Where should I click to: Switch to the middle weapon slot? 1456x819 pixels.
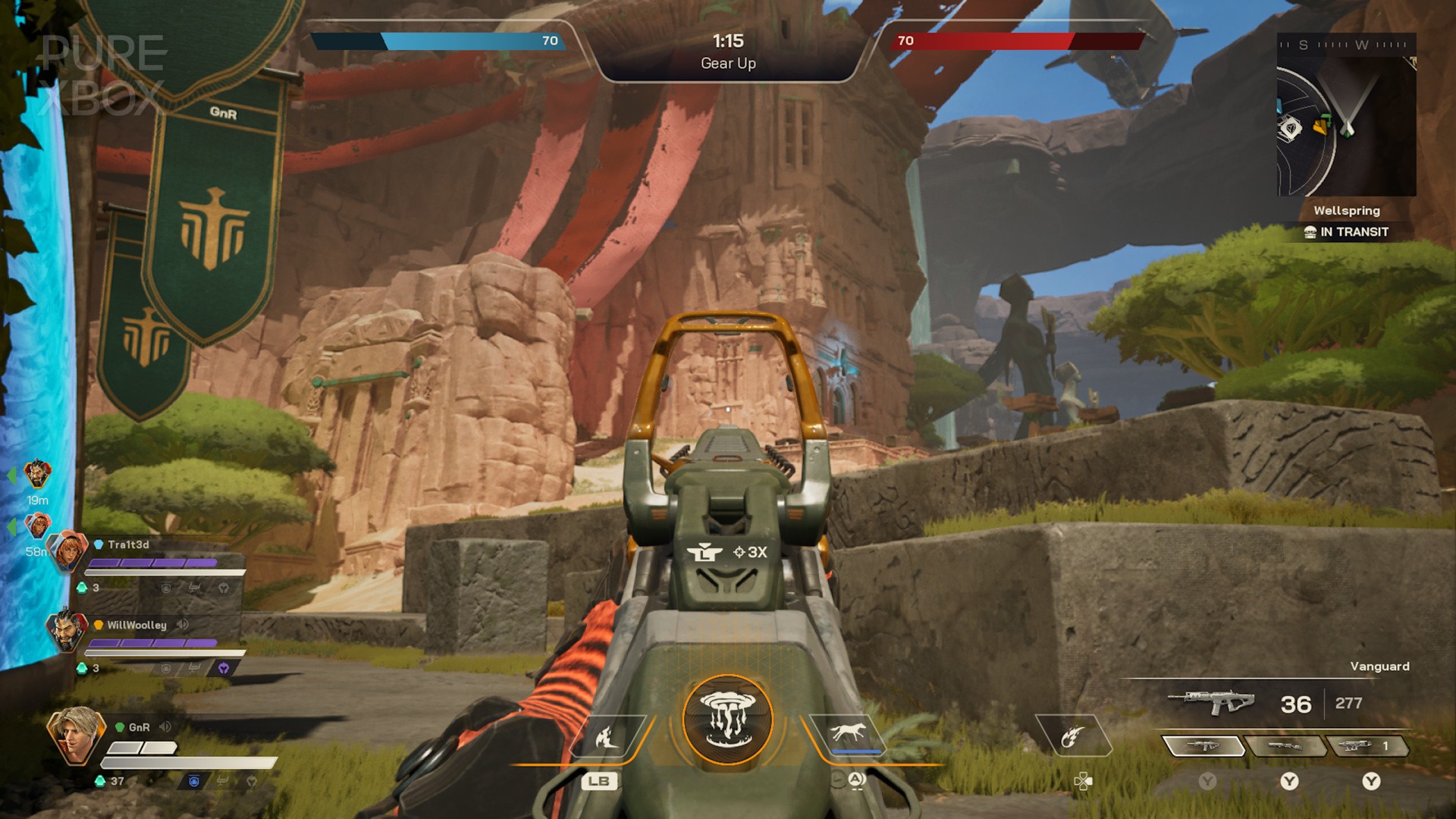[x=1285, y=747]
